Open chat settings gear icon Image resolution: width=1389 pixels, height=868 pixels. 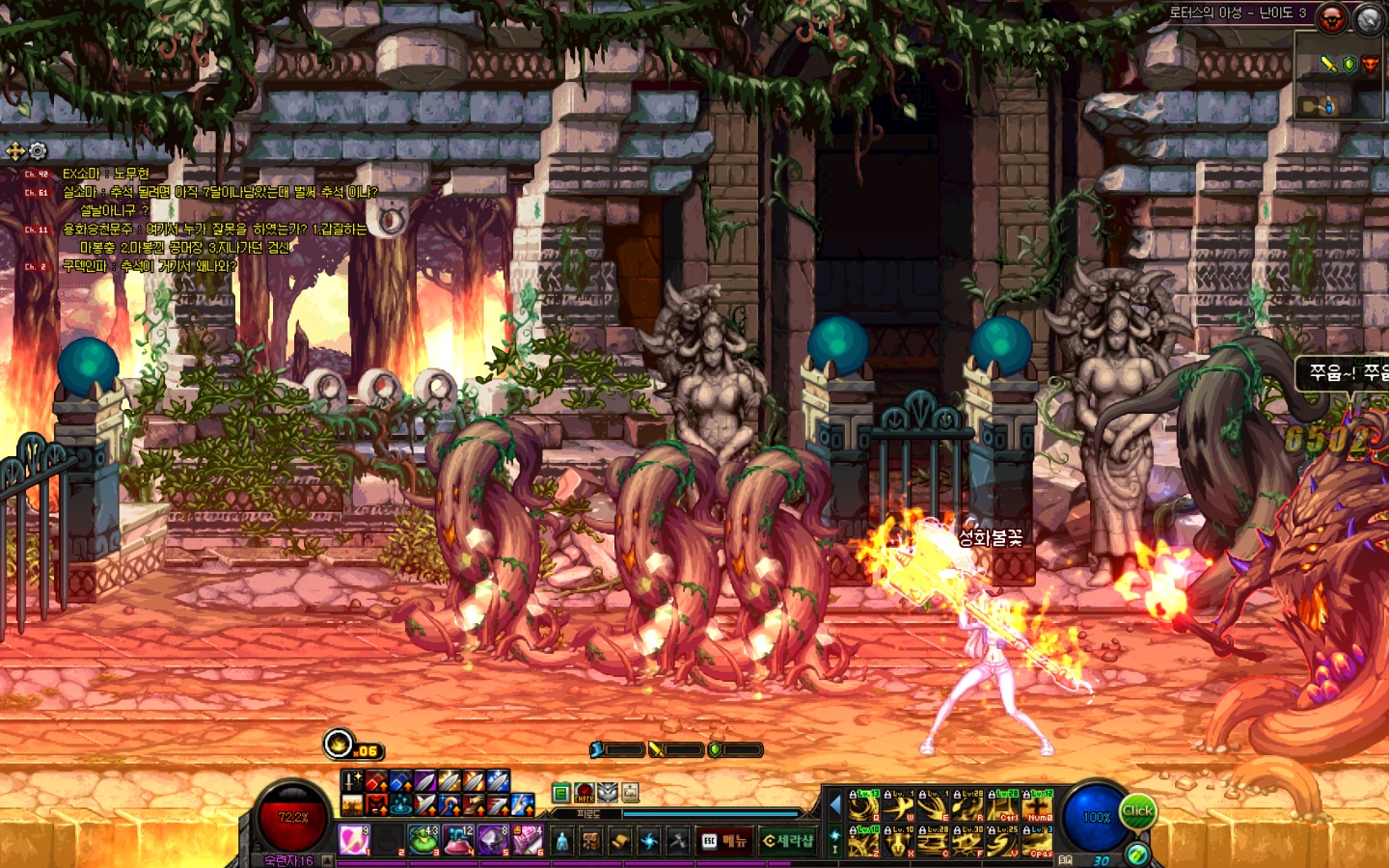pyautogui.click(x=38, y=150)
